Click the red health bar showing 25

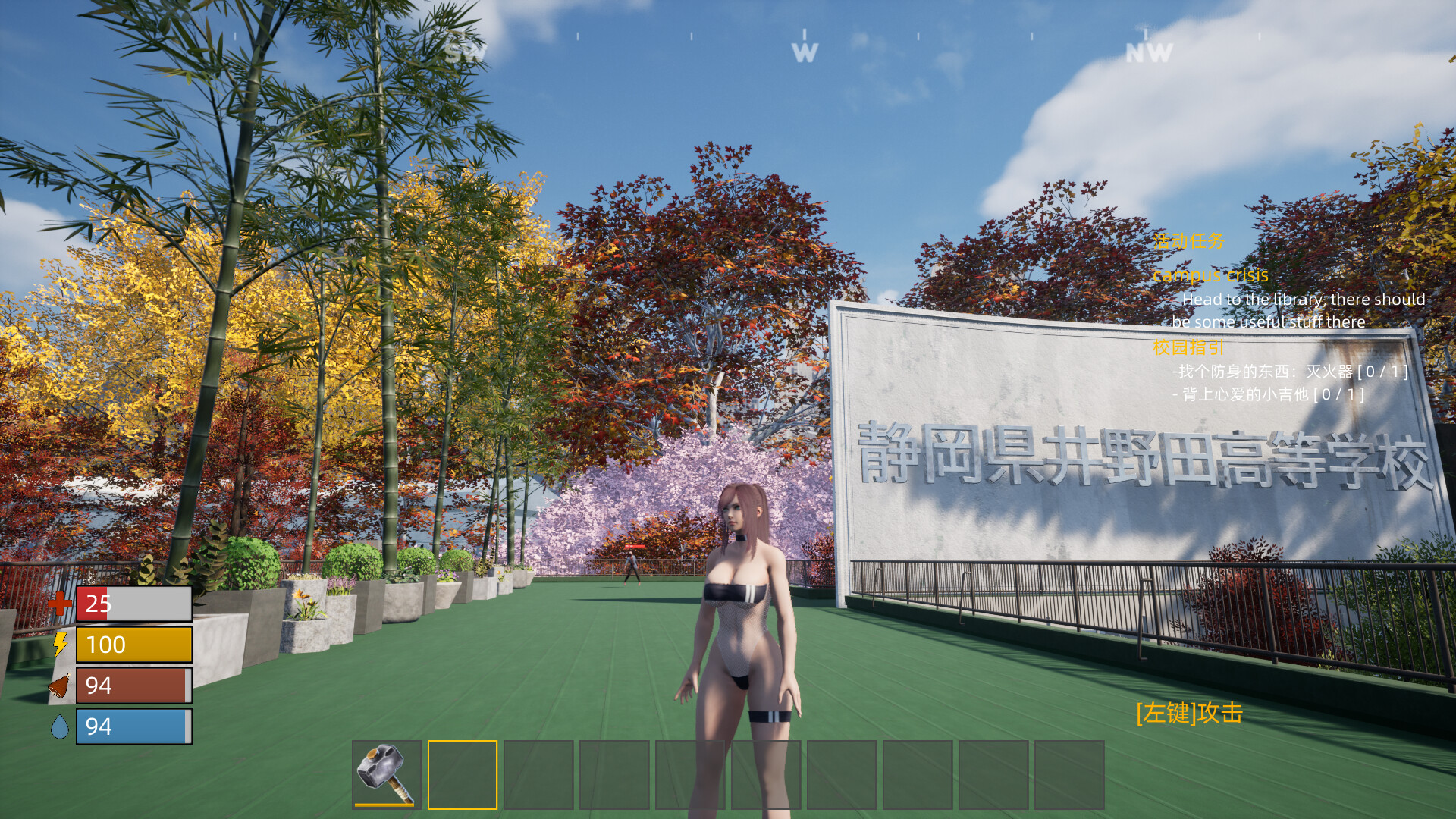coord(133,604)
